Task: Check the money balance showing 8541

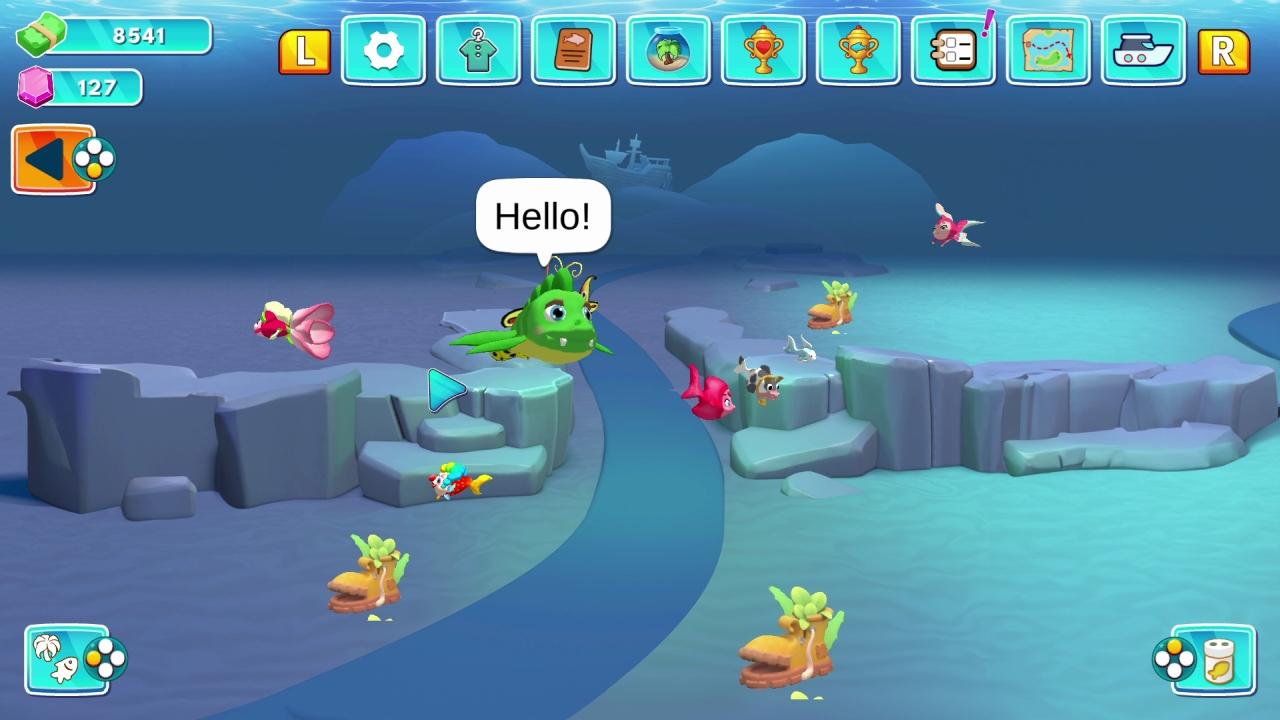Action: (120, 35)
